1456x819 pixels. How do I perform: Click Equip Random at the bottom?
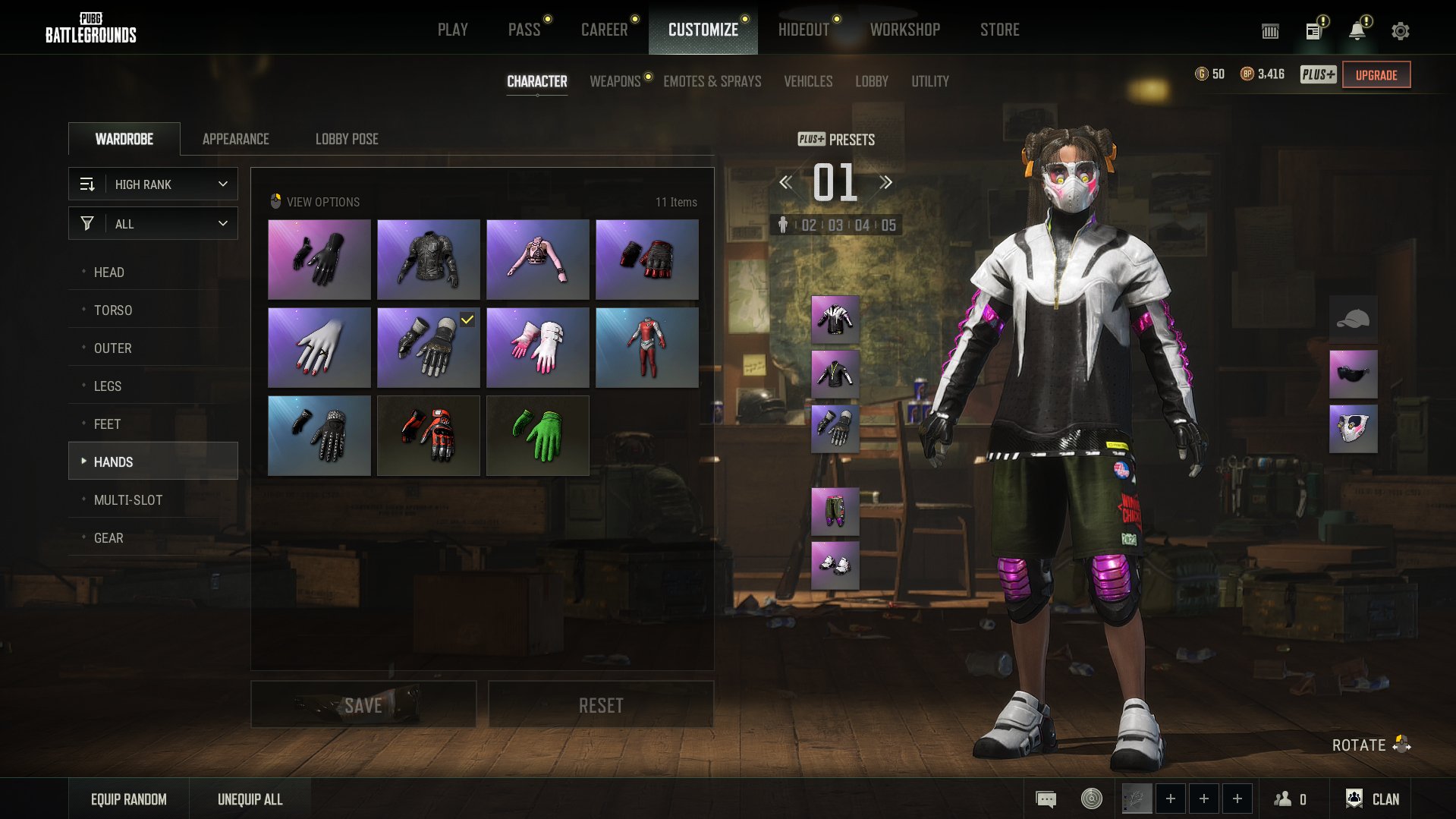[129, 799]
